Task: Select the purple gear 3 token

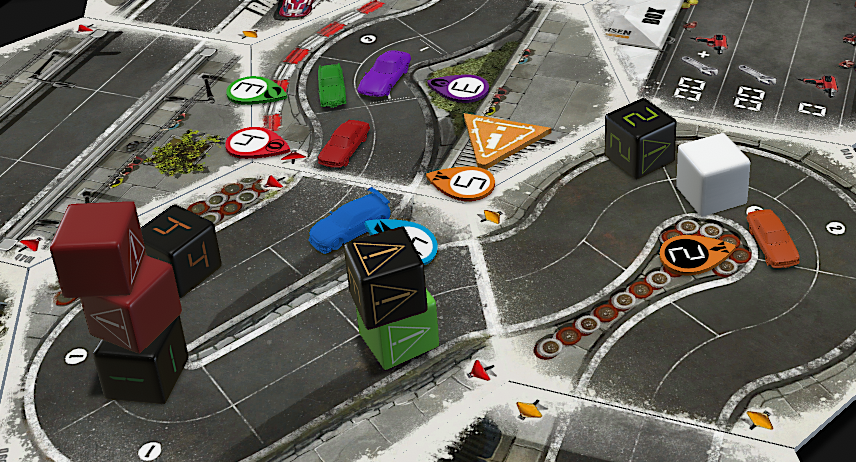Action: click(x=460, y=89)
